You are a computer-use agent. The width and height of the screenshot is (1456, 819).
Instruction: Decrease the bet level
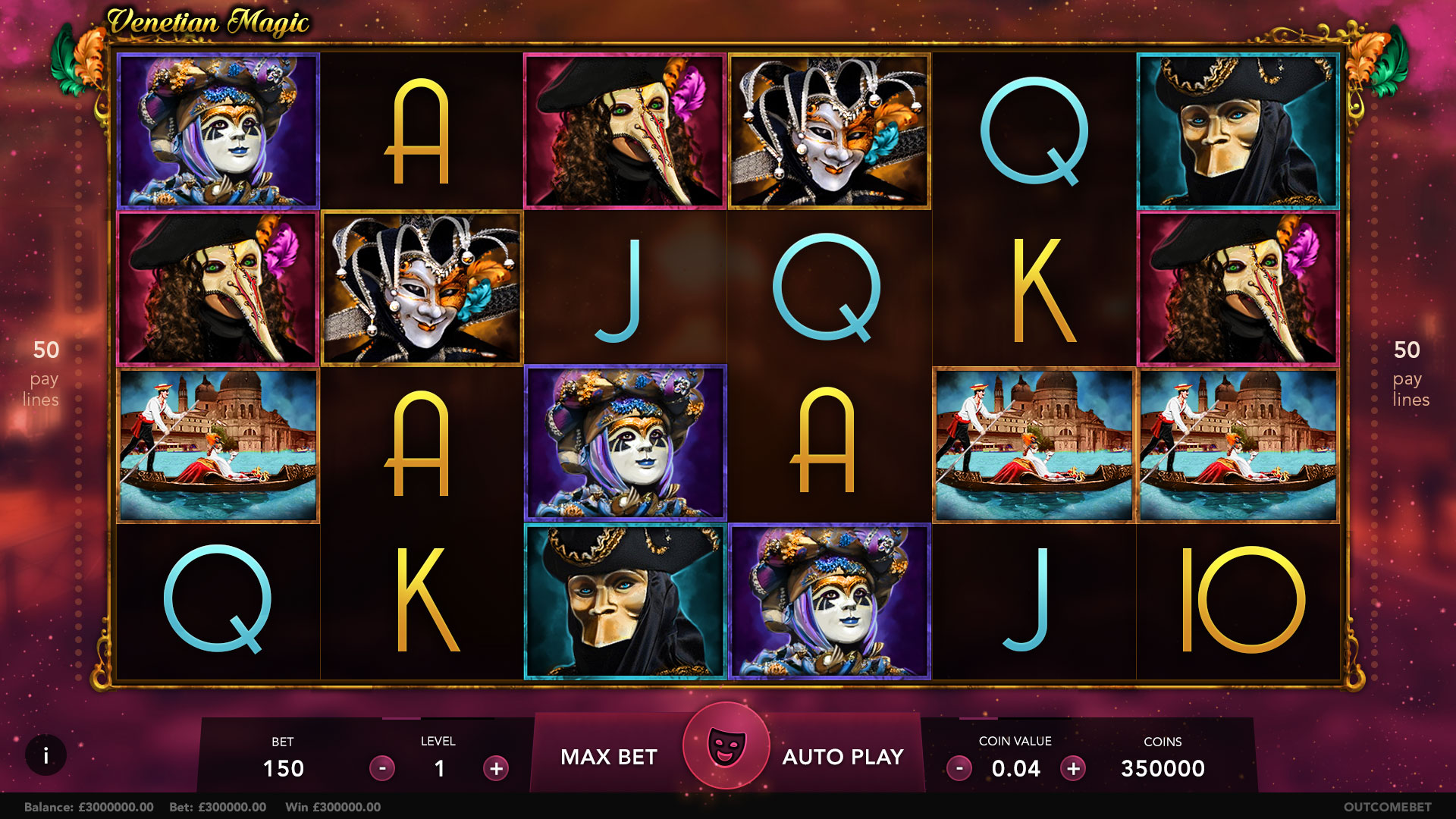[x=382, y=768]
